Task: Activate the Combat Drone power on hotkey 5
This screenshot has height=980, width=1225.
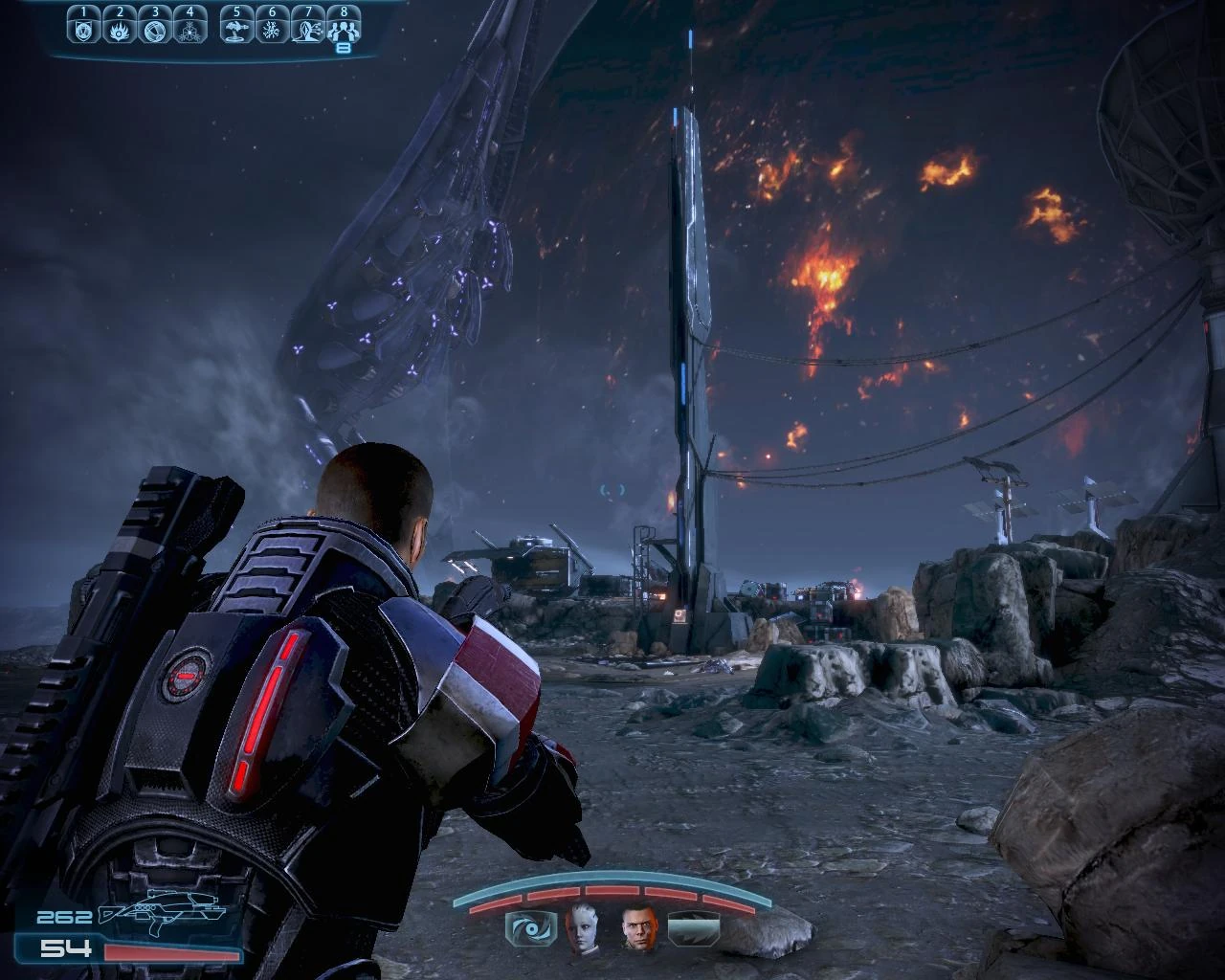Action: 237,29
